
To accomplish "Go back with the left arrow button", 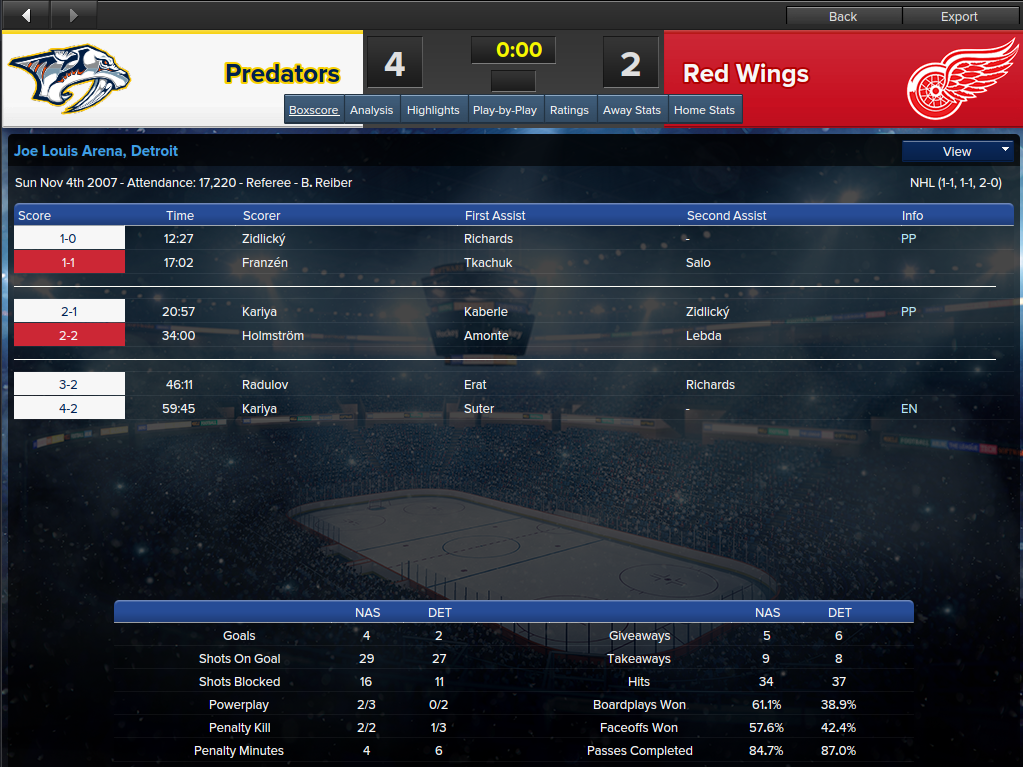I will click(x=26, y=15).
